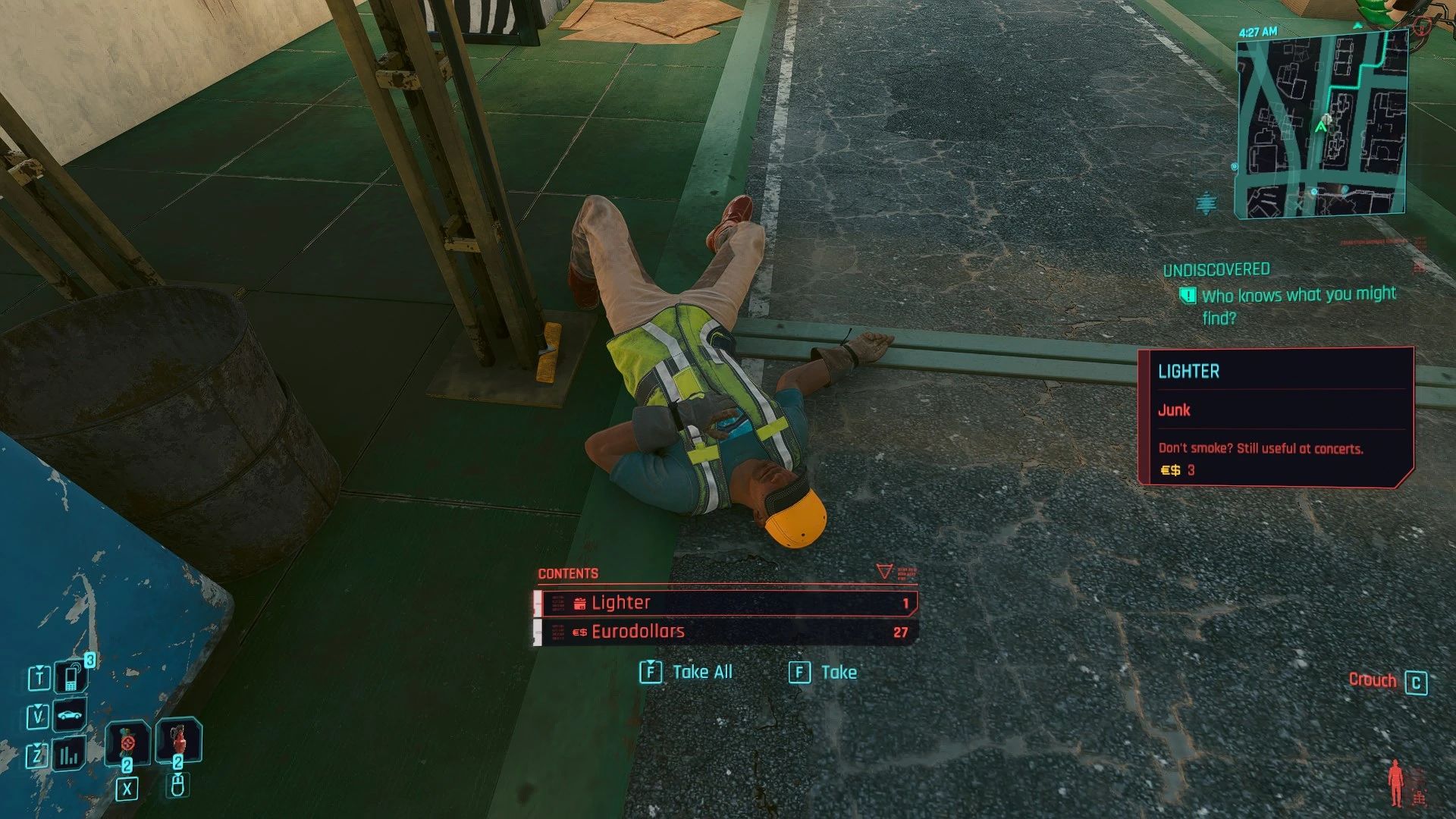The height and width of the screenshot is (819, 1456).
Task: Click the wallet icon beside Lighter
Action: (x=579, y=602)
